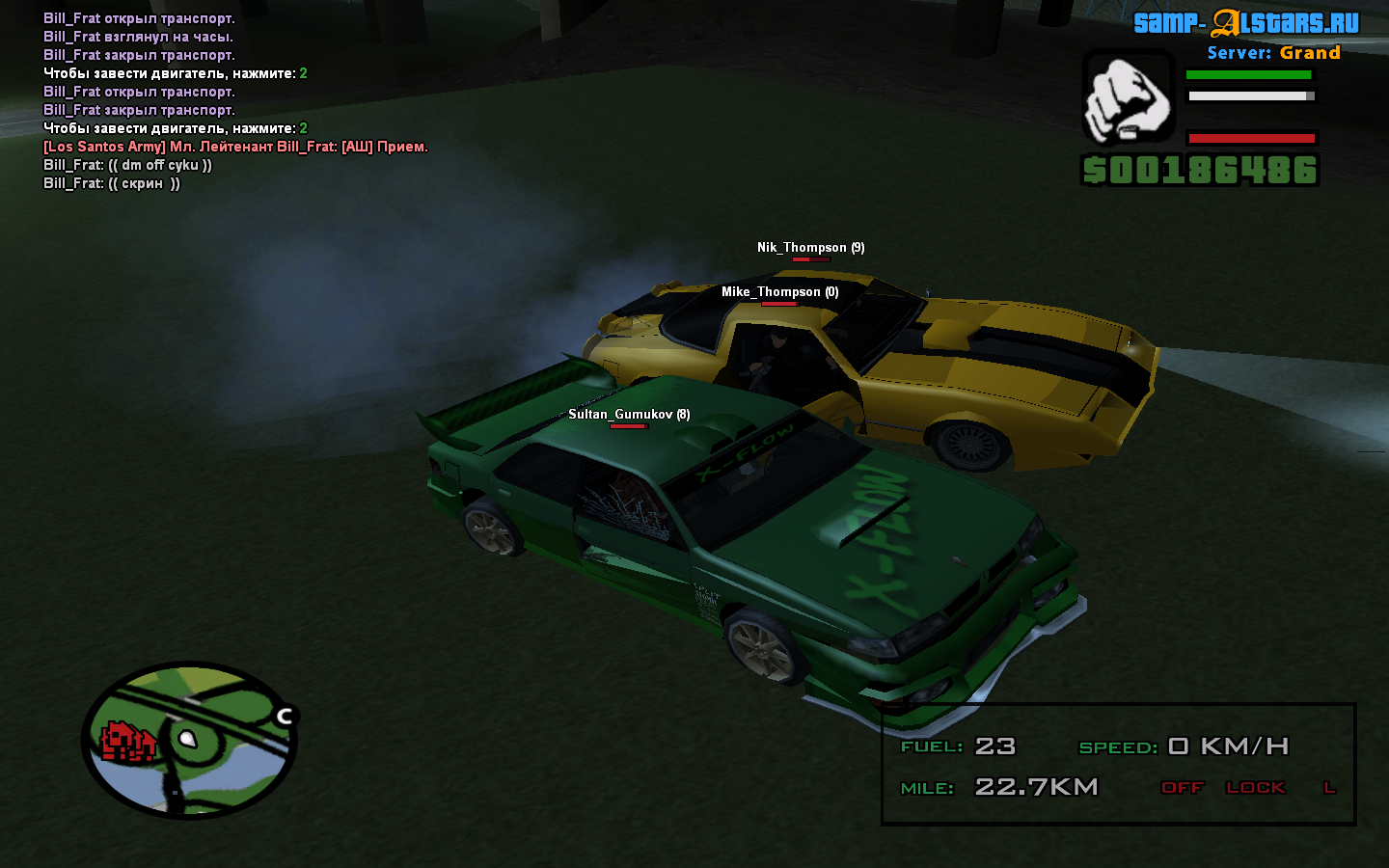This screenshot has height=868, width=1389.
Task: Click the fist weapon icon
Action: point(1128,99)
